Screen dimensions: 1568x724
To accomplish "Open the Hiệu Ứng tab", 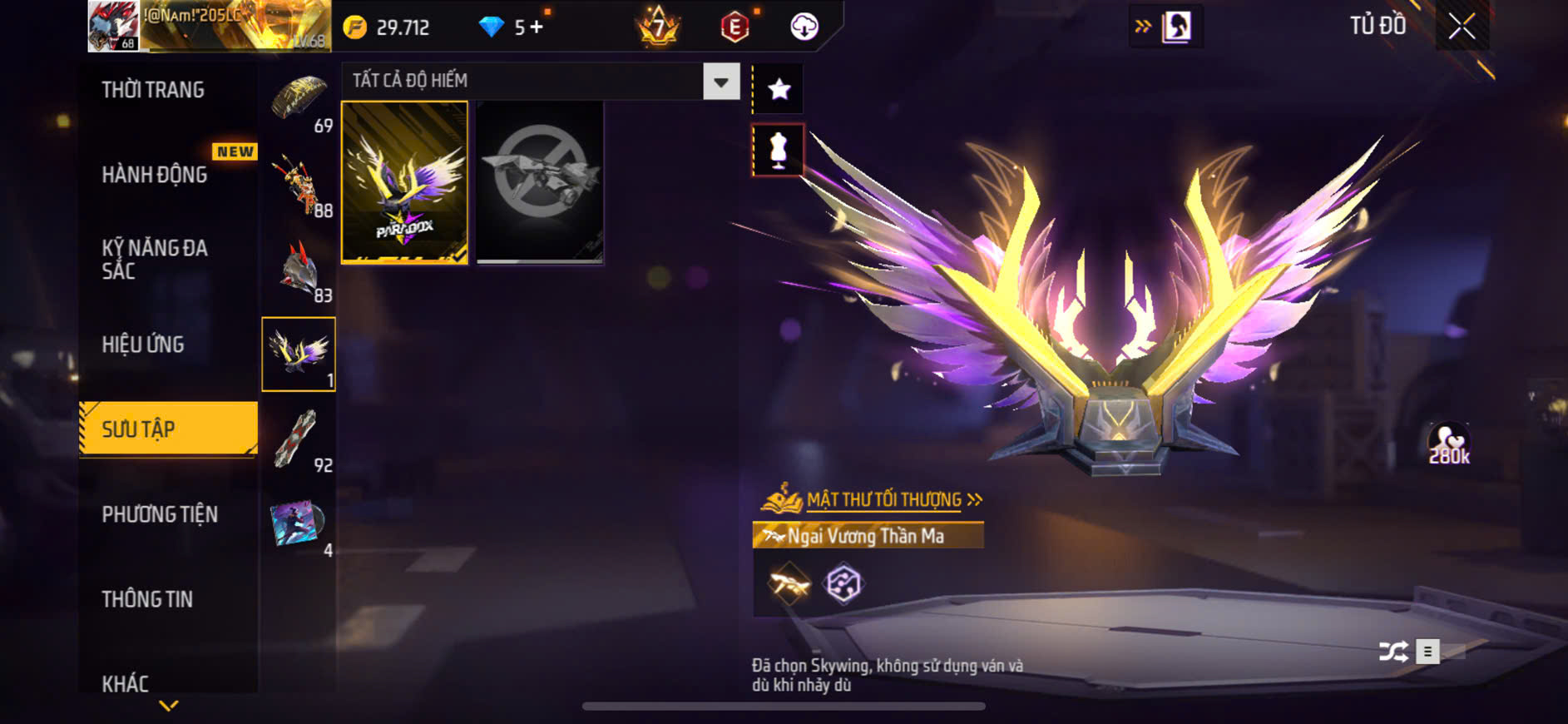I will click(143, 345).
